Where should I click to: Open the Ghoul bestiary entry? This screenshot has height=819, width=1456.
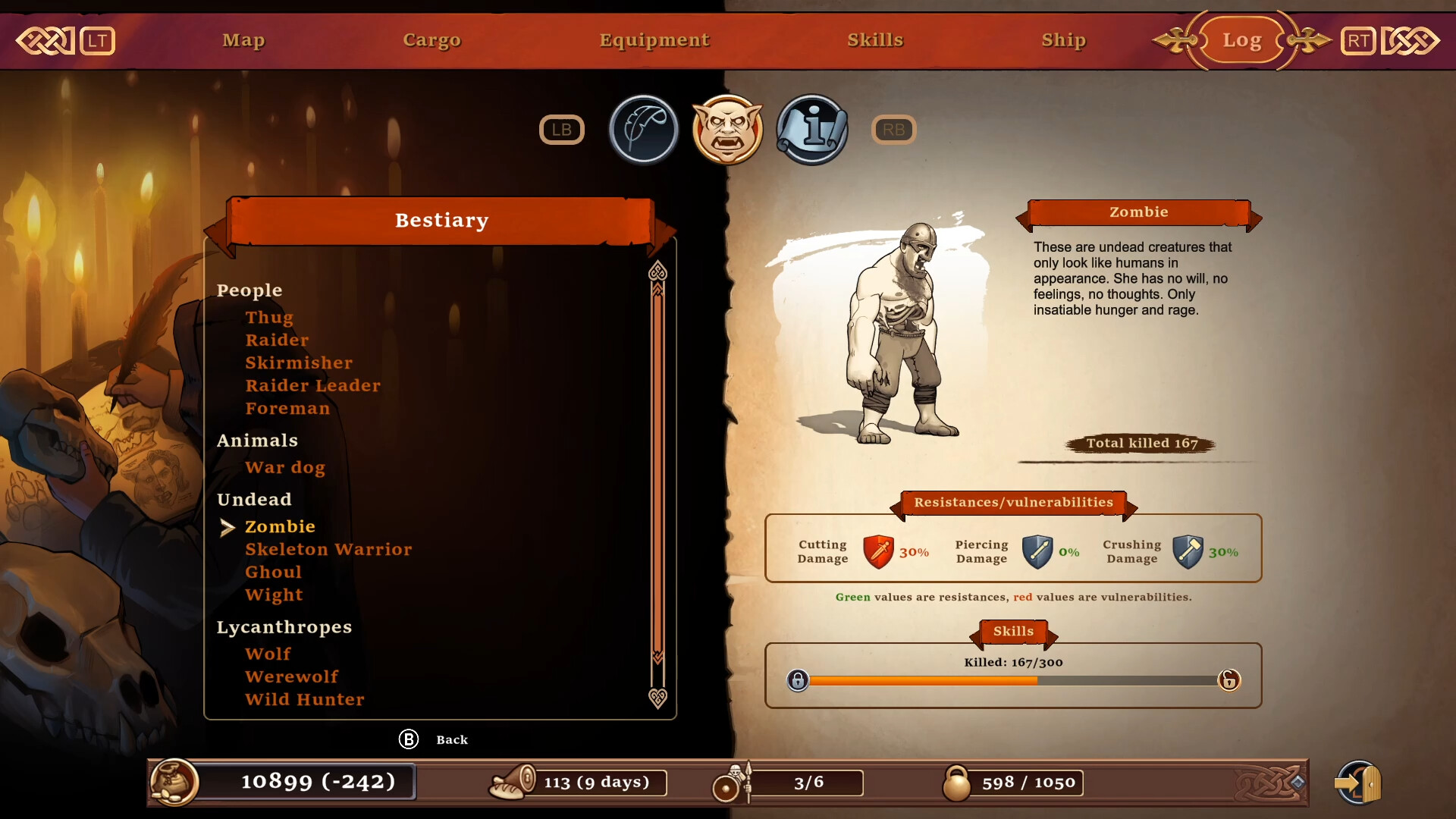(x=273, y=573)
